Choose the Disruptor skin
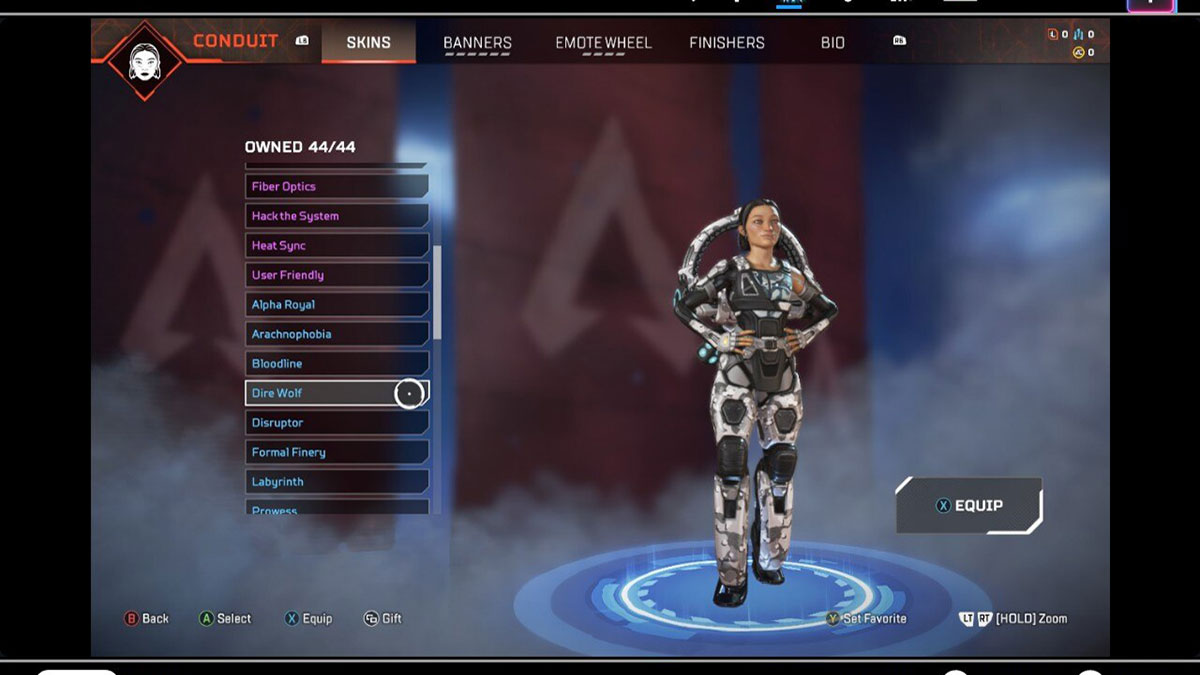 tap(337, 423)
